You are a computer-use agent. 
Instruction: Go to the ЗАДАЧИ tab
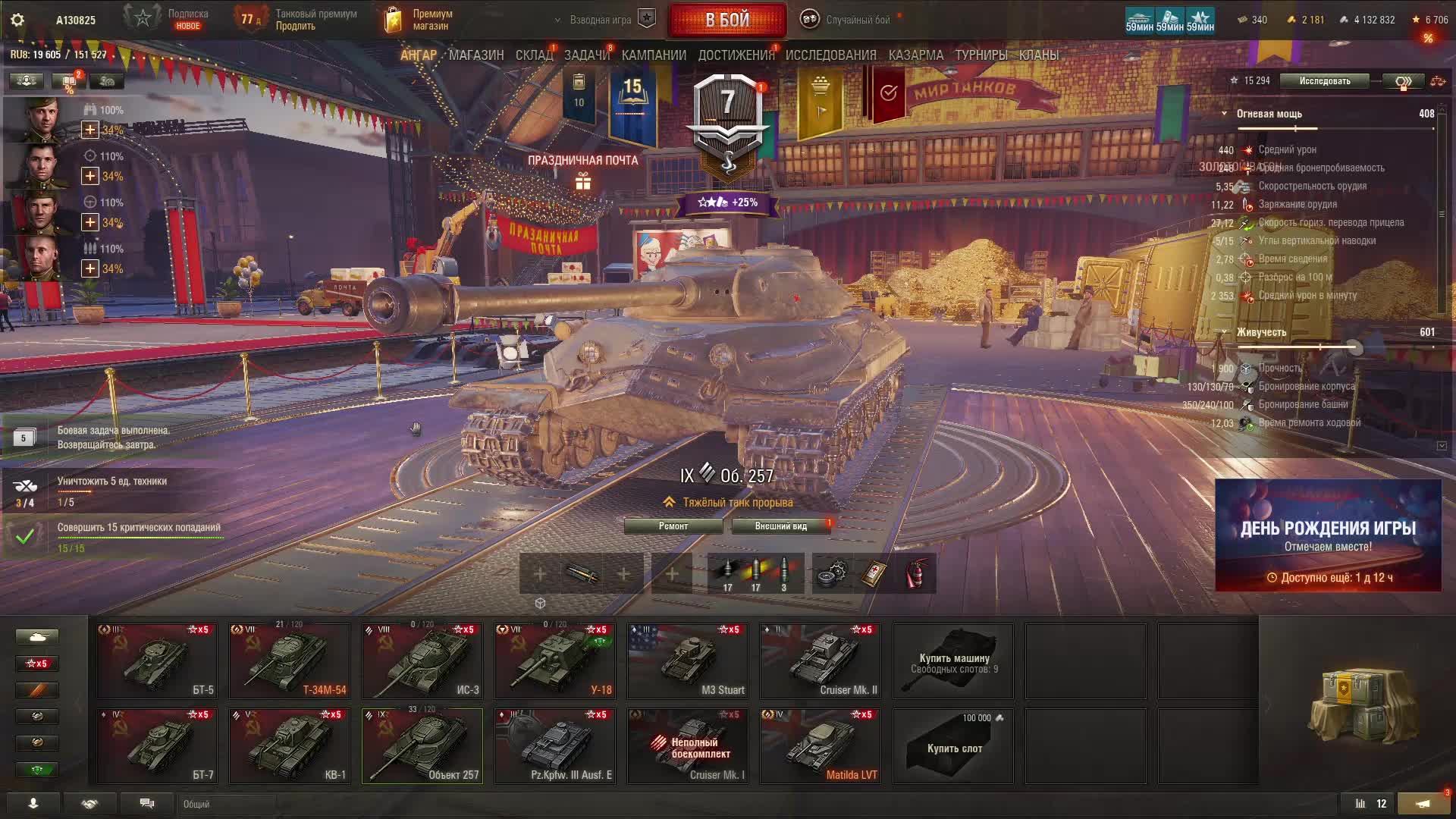point(586,55)
